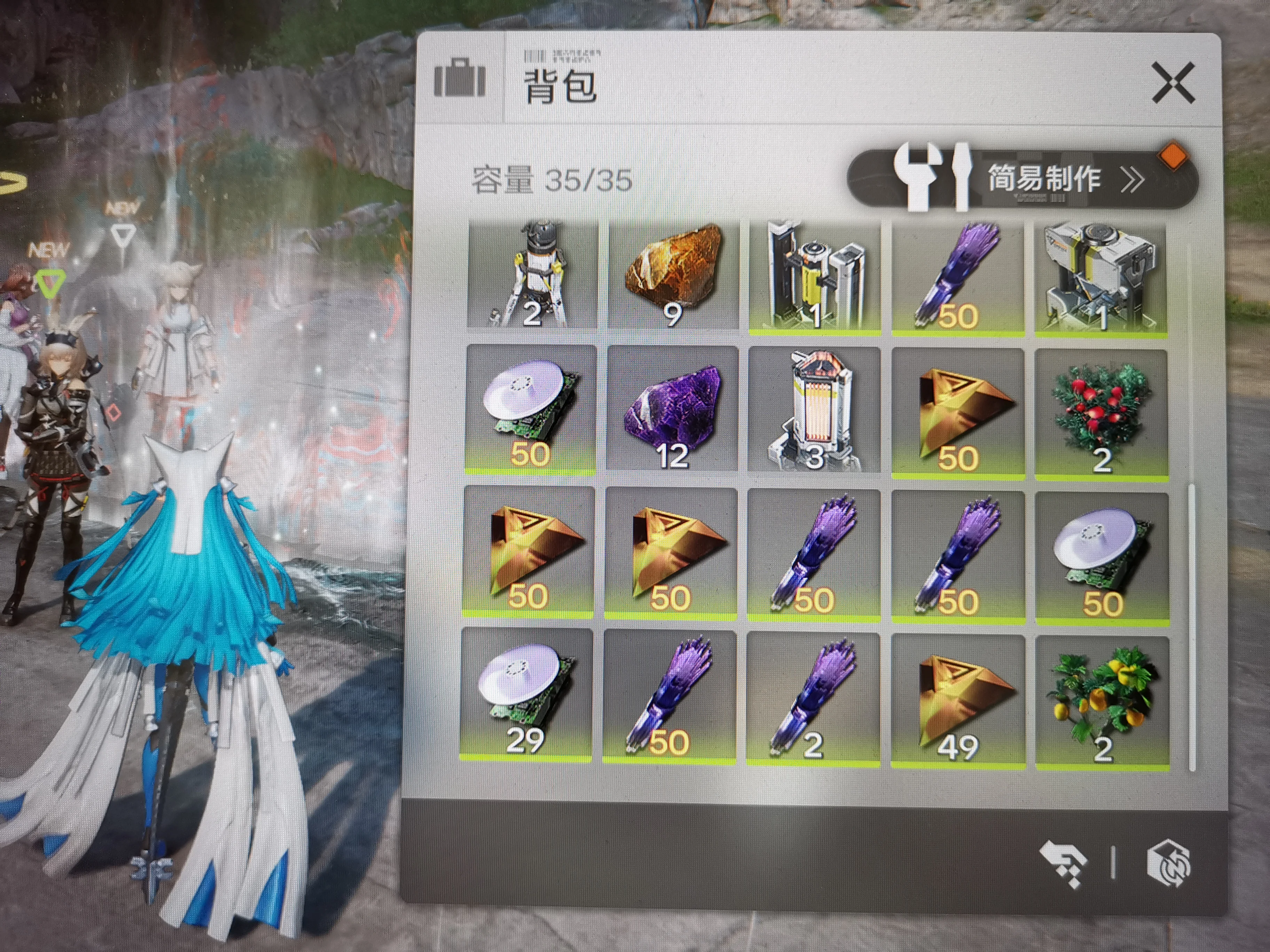Select the red berry bush item

[x=1101, y=413]
